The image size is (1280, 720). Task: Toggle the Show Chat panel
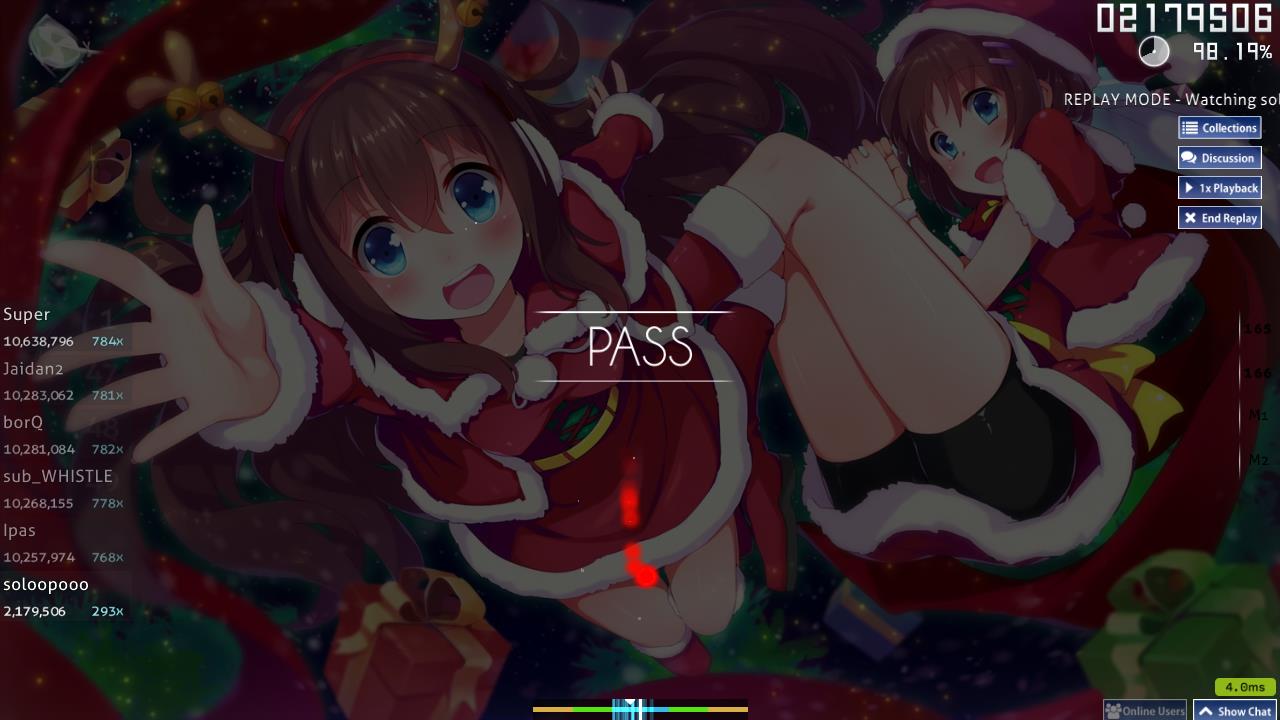[1236, 710]
